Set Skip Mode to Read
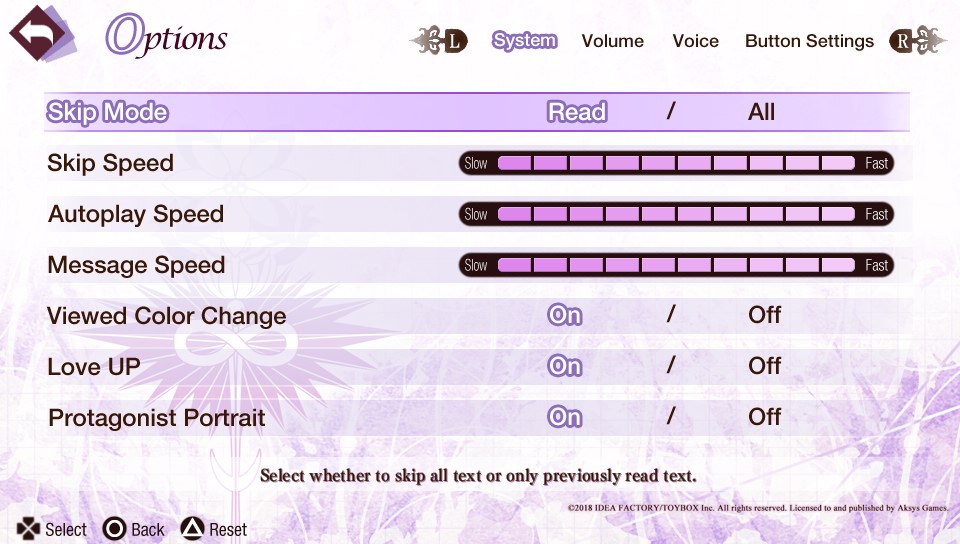This screenshot has height=544, width=960. (x=577, y=112)
